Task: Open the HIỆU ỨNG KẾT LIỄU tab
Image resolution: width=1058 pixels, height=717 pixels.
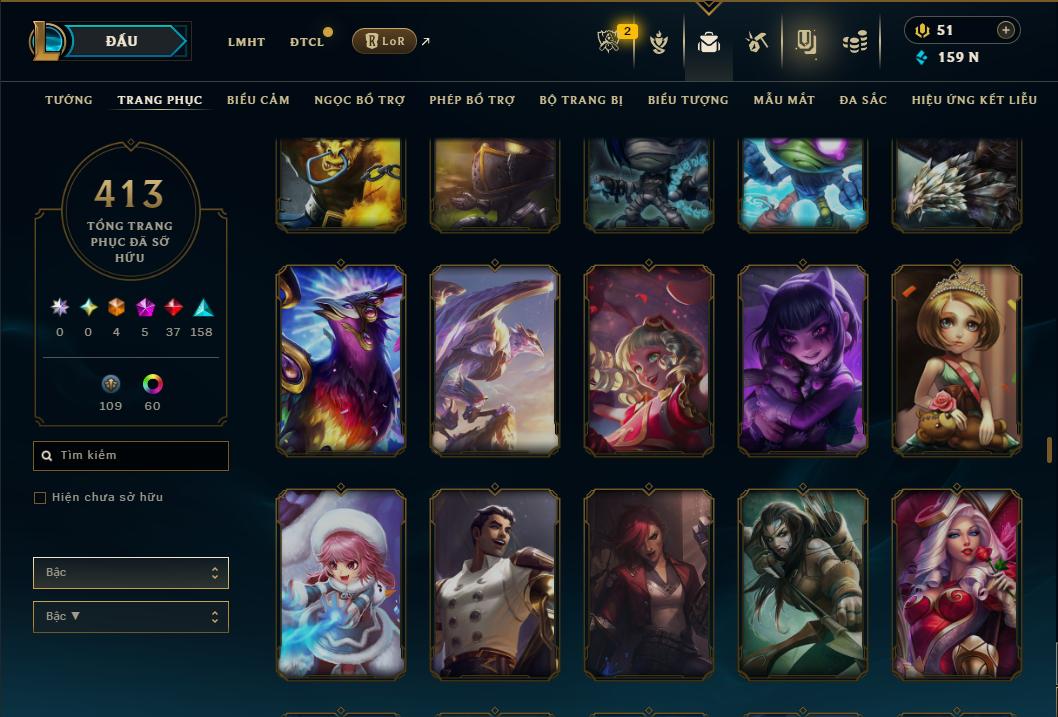Action: [x=974, y=100]
